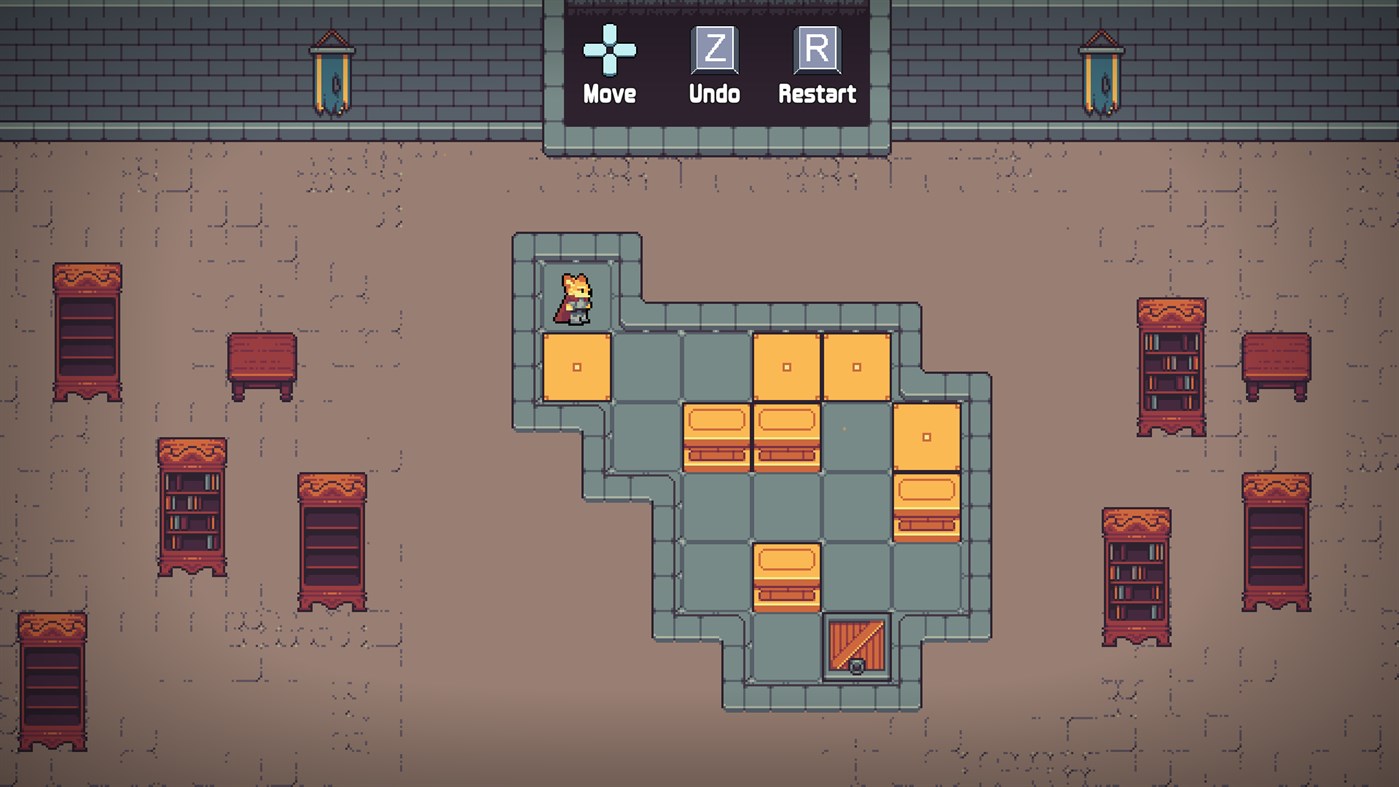The width and height of the screenshot is (1399, 787).
Task: Click the R key Restart icon
Action: pyautogui.click(x=816, y=50)
